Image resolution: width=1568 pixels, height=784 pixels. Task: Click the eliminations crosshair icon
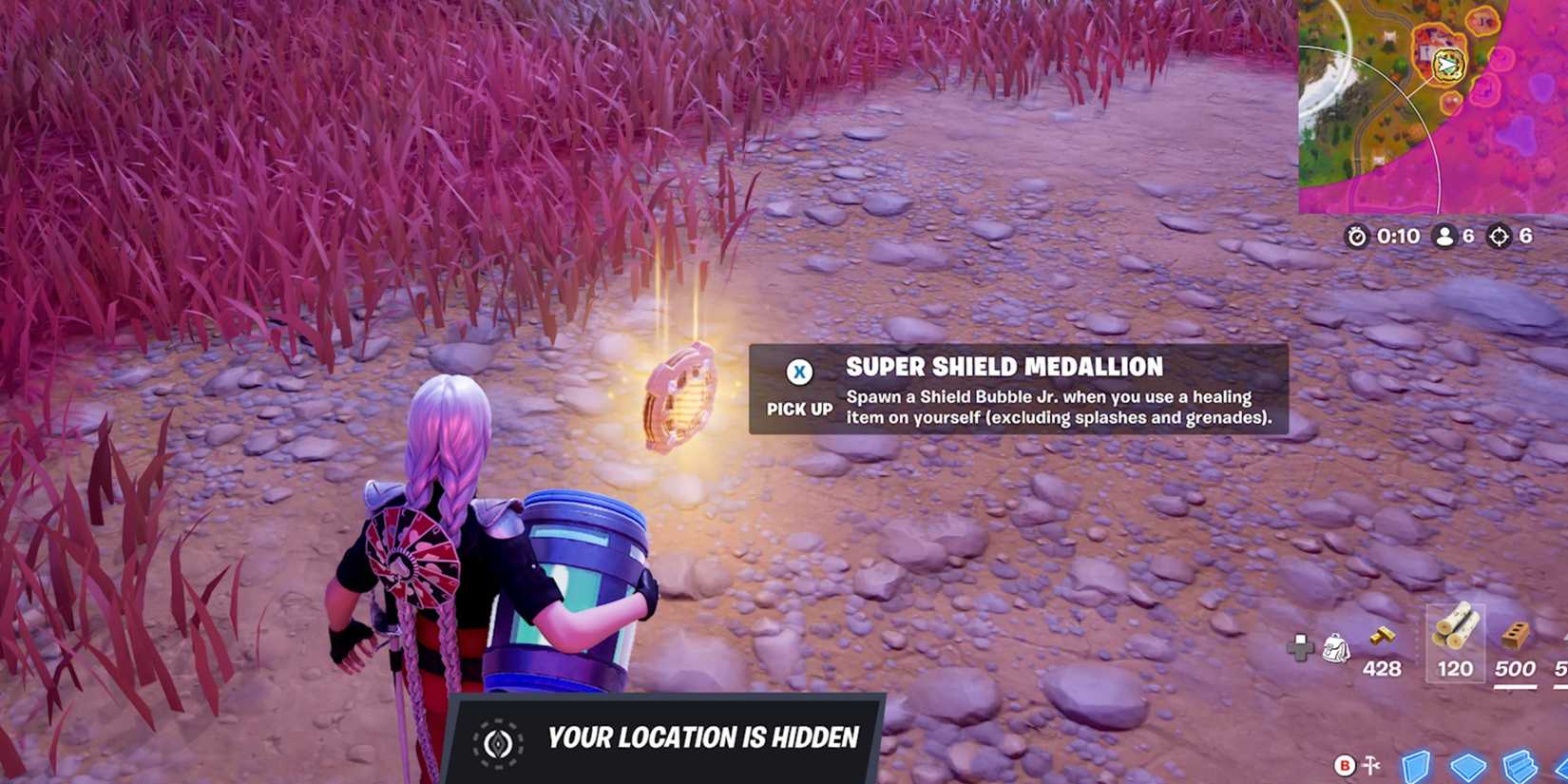coord(1500,237)
